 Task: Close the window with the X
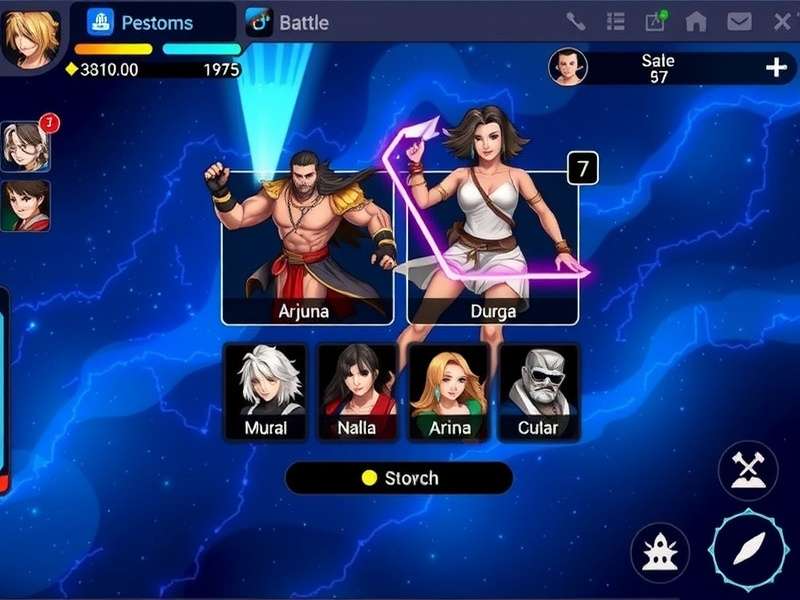[x=782, y=22]
